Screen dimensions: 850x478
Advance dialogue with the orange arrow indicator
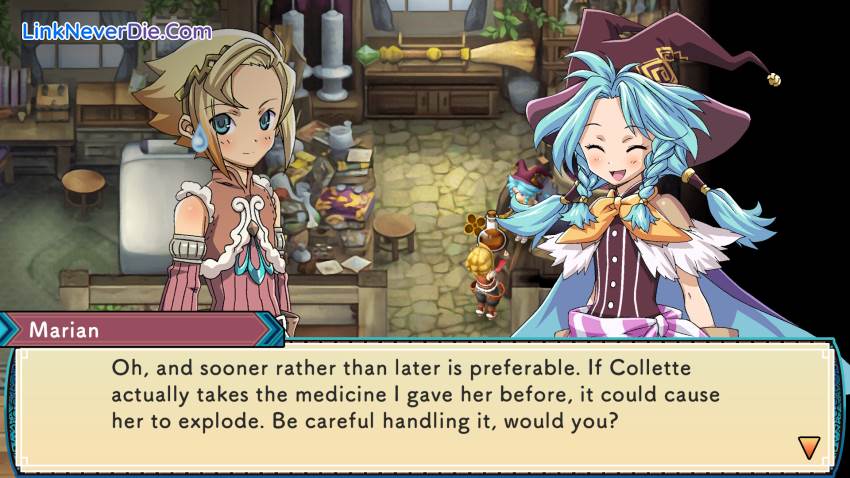click(x=808, y=447)
